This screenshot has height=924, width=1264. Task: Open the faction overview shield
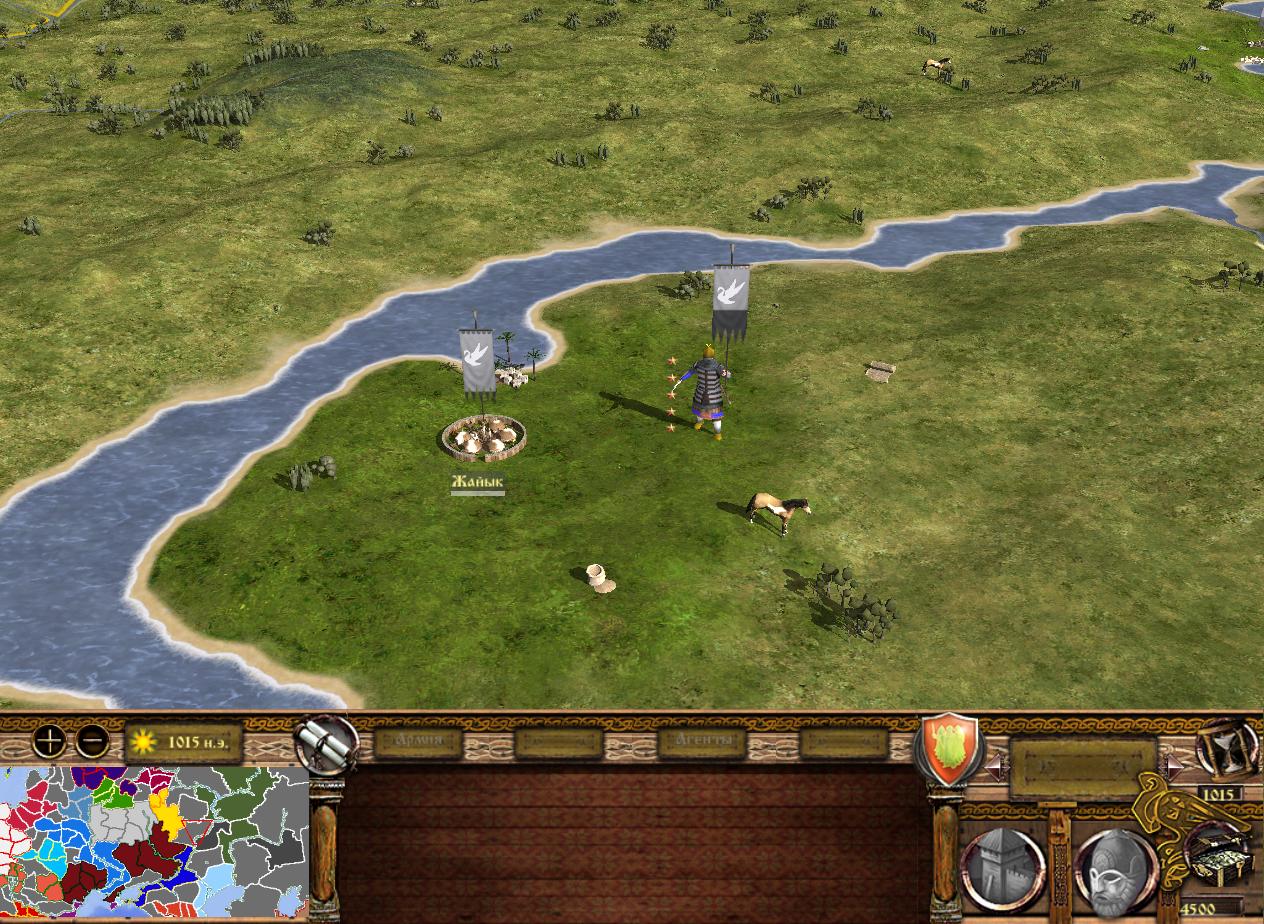point(950,749)
